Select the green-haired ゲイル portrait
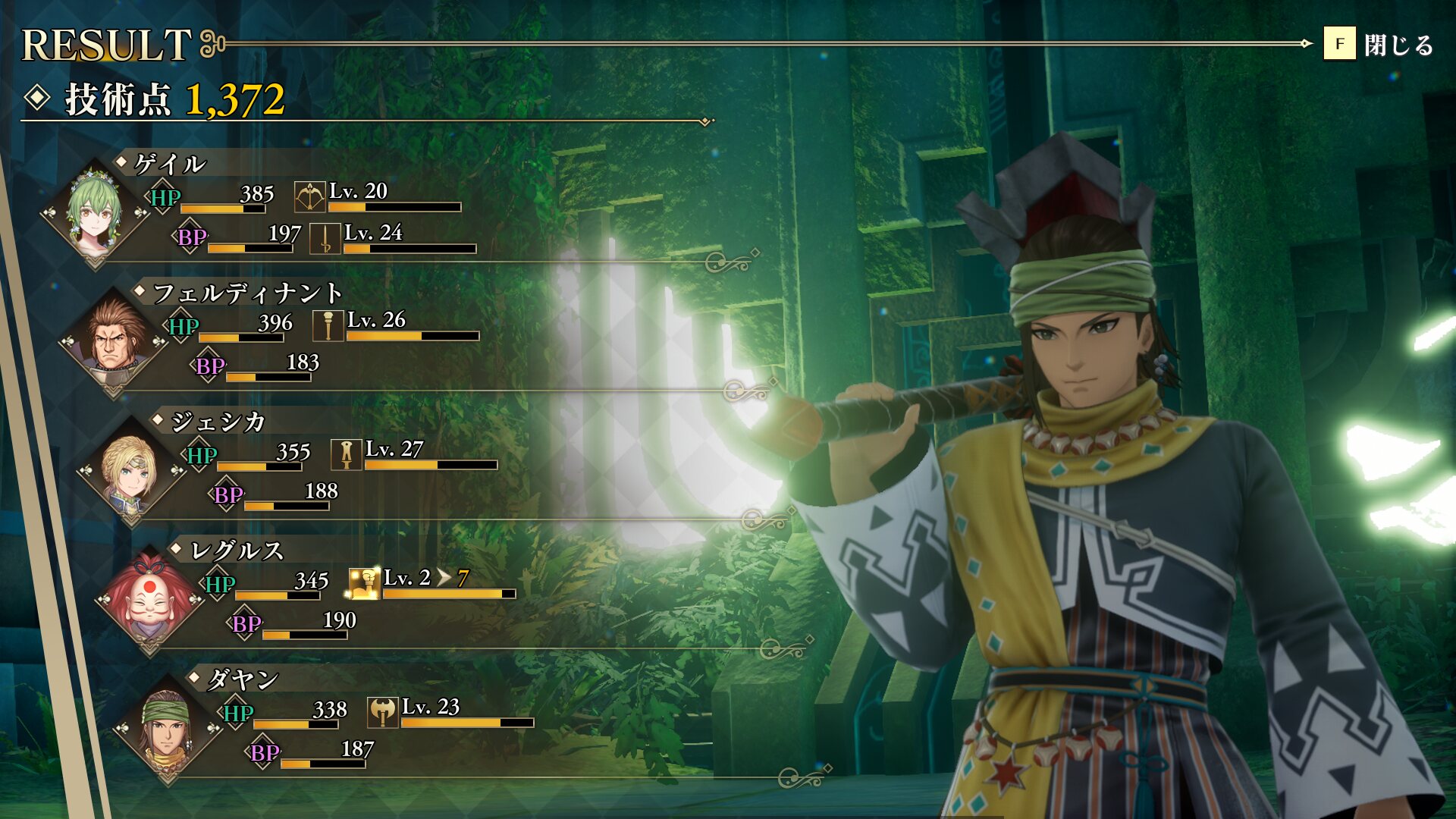Screen dimensions: 1456x819 [95, 213]
